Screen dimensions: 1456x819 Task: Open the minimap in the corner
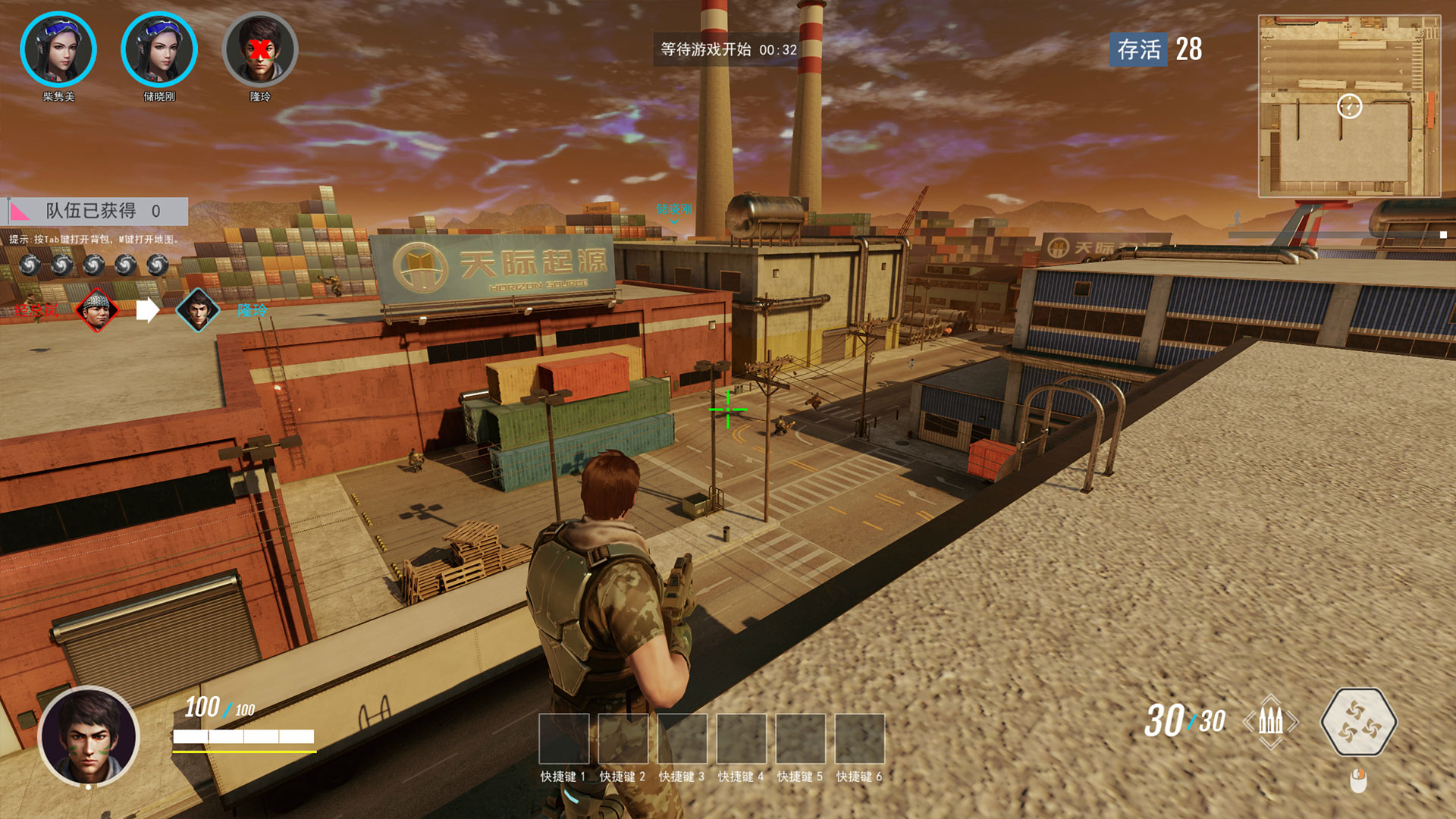(1349, 106)
